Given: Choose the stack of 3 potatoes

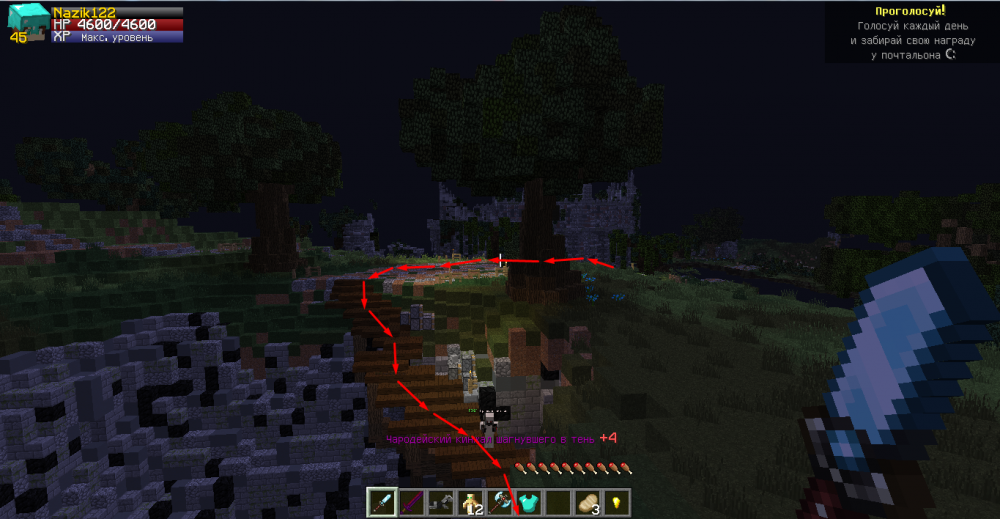Looking at the screenshot, I should click(587, 501).
